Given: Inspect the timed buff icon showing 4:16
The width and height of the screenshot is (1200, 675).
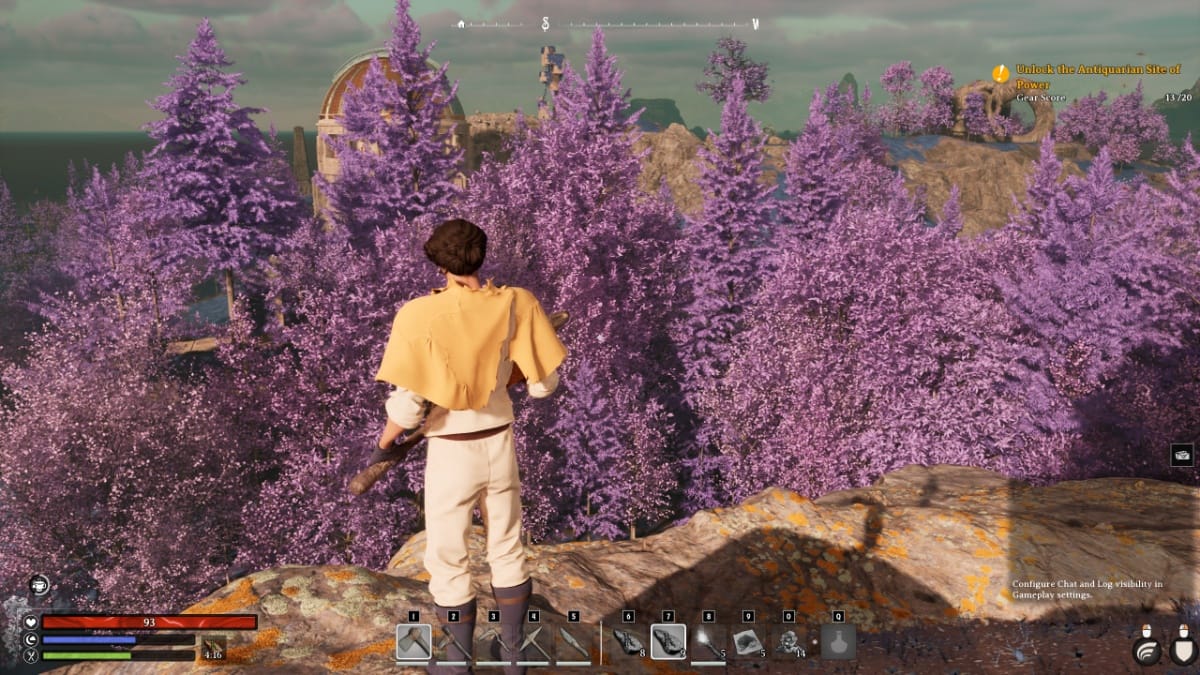Looking at the screenshot, I should 214,648.
